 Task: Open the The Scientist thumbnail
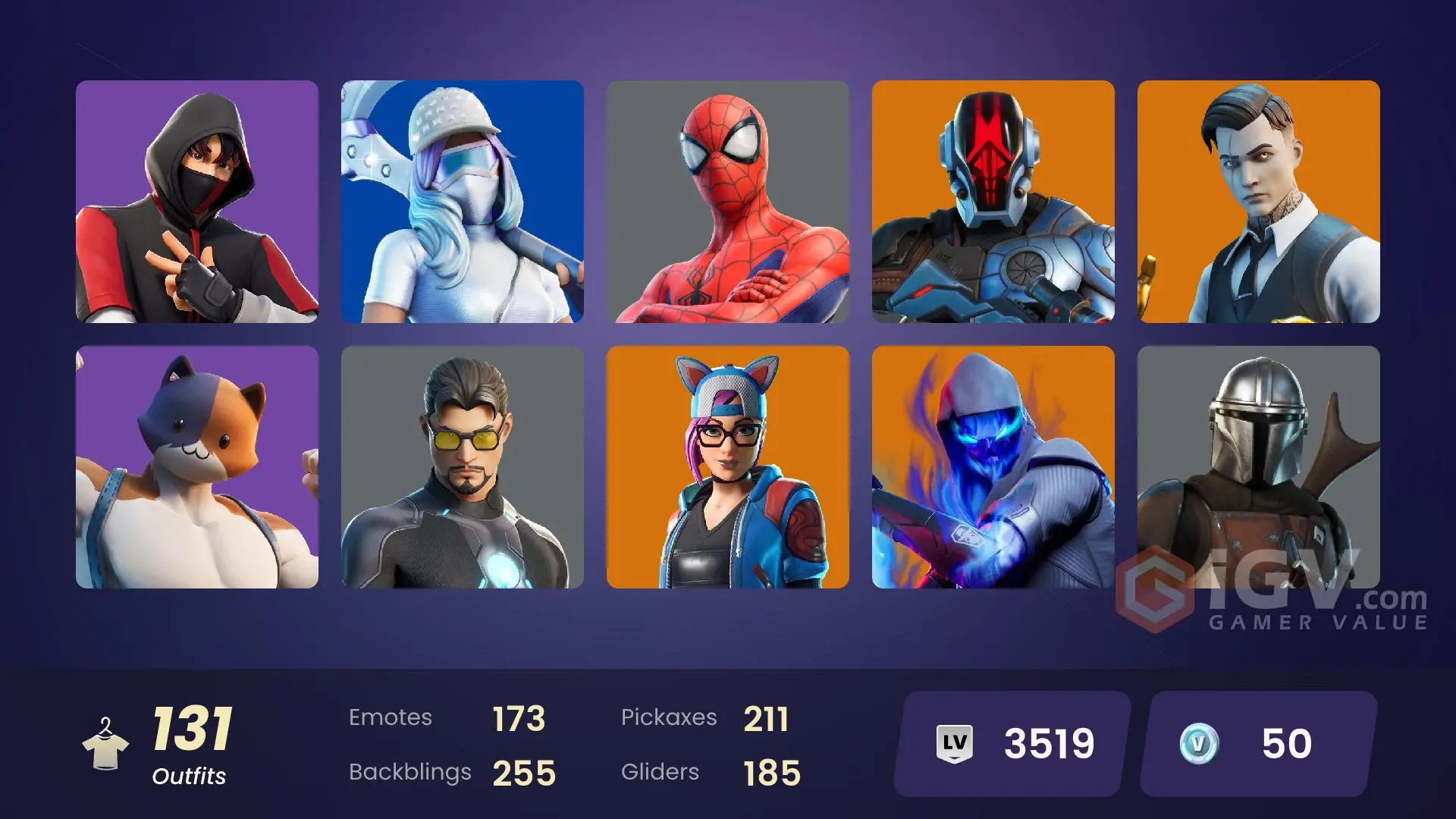[x=463, y=468]
